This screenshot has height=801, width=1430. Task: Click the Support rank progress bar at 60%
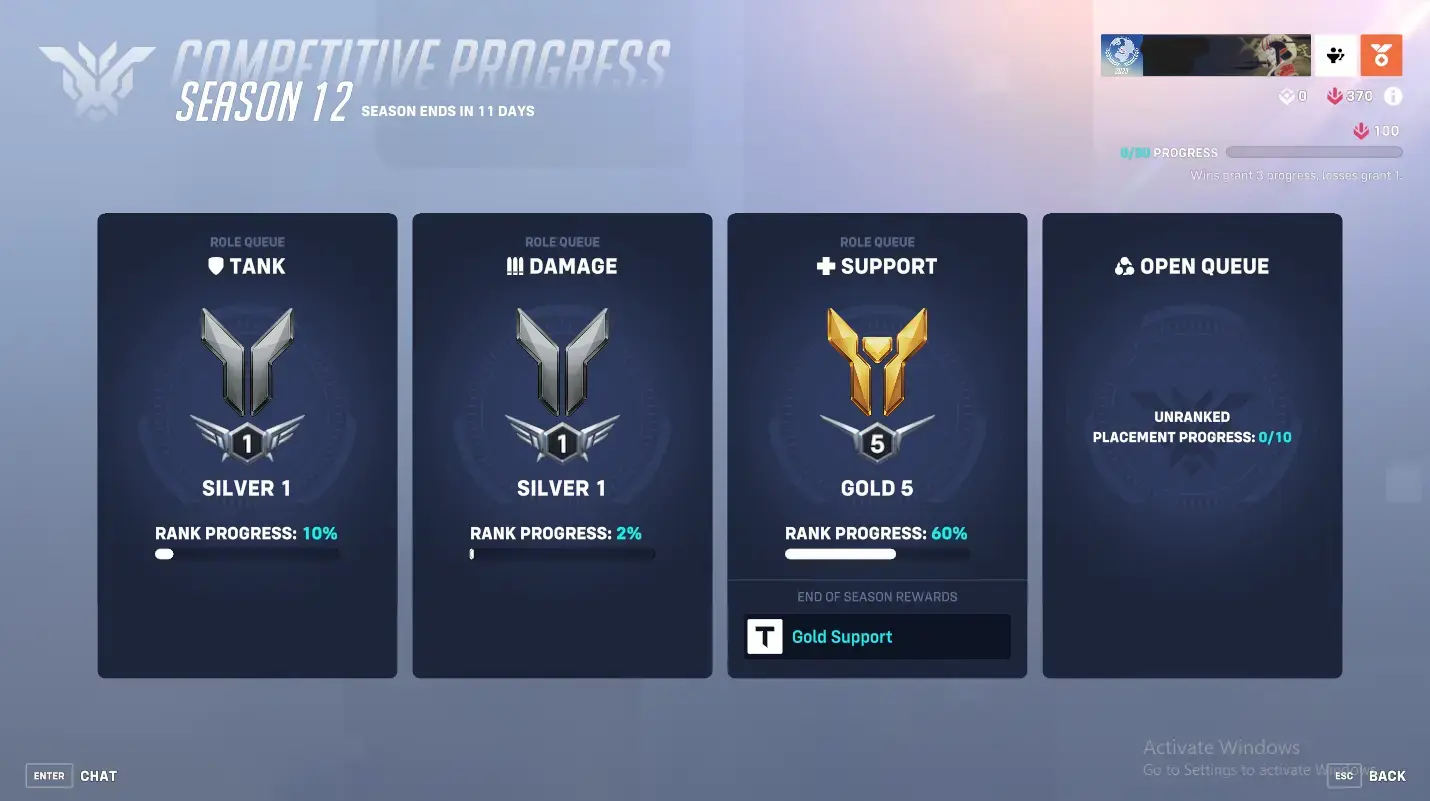pyautogui.click(x=877, y=553)
